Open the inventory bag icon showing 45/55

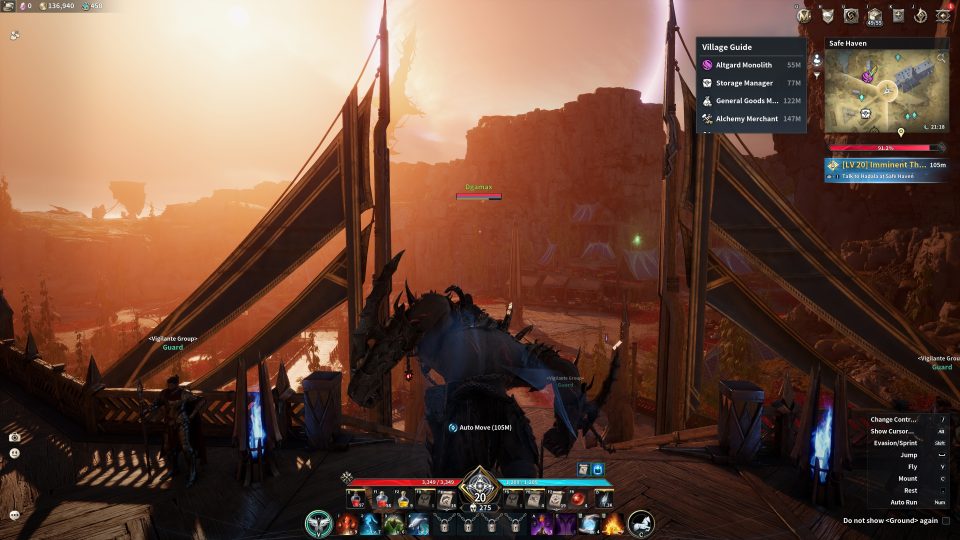[875, 15]
